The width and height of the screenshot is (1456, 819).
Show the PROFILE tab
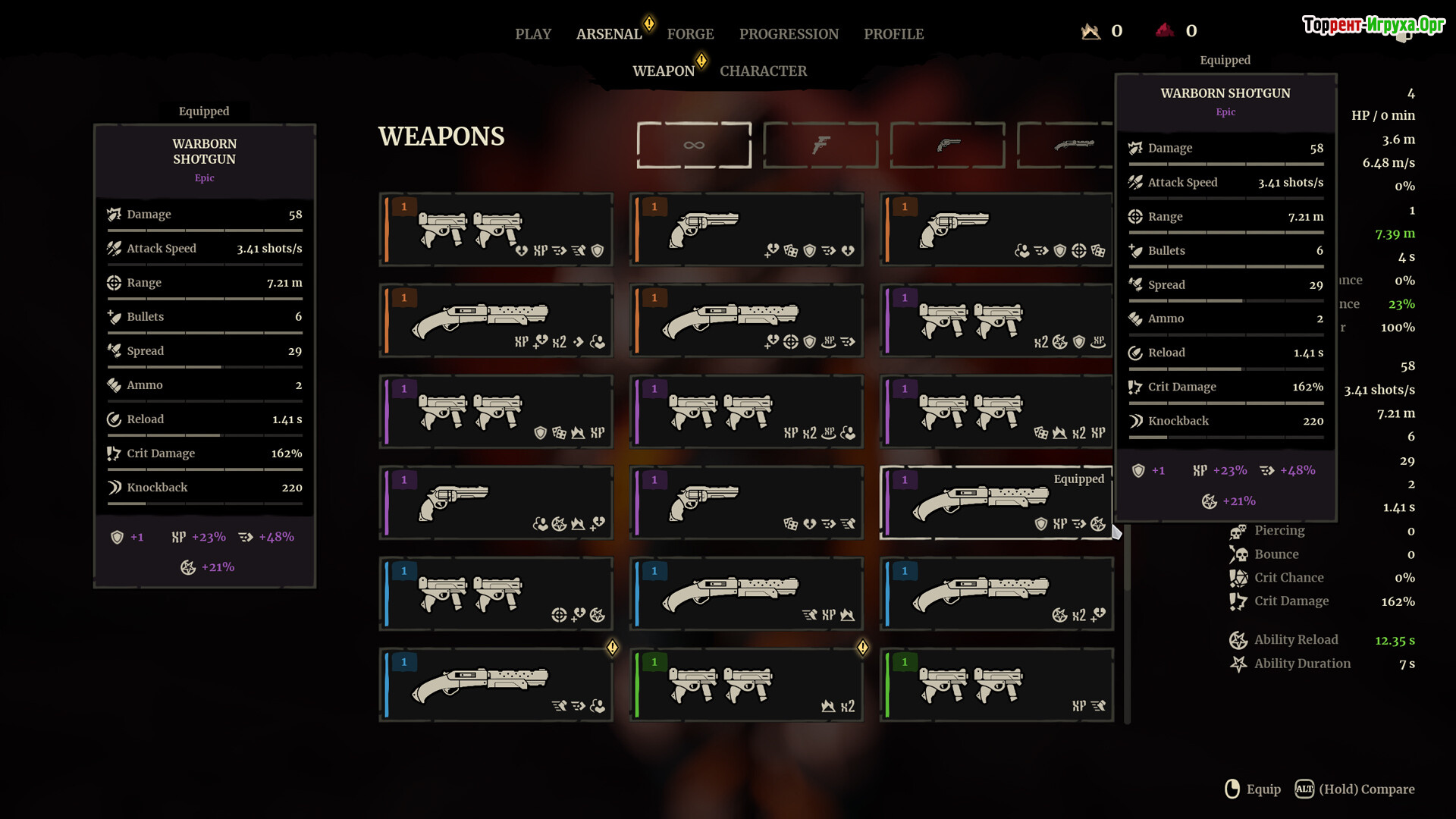pyautogui.click(x=893, y=34)
